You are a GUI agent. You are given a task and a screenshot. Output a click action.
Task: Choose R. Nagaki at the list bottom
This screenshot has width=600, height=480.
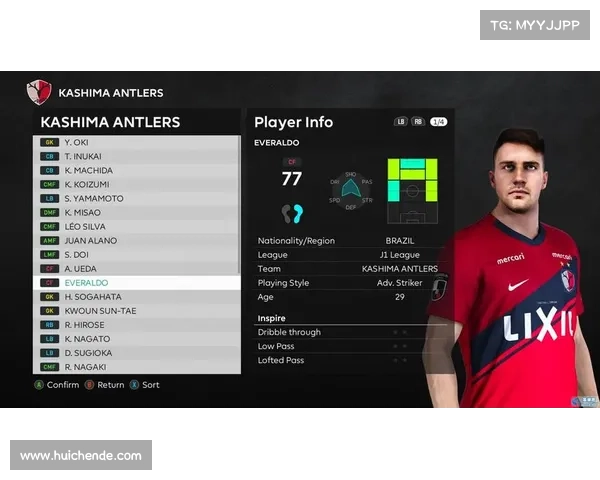point(135,367)
